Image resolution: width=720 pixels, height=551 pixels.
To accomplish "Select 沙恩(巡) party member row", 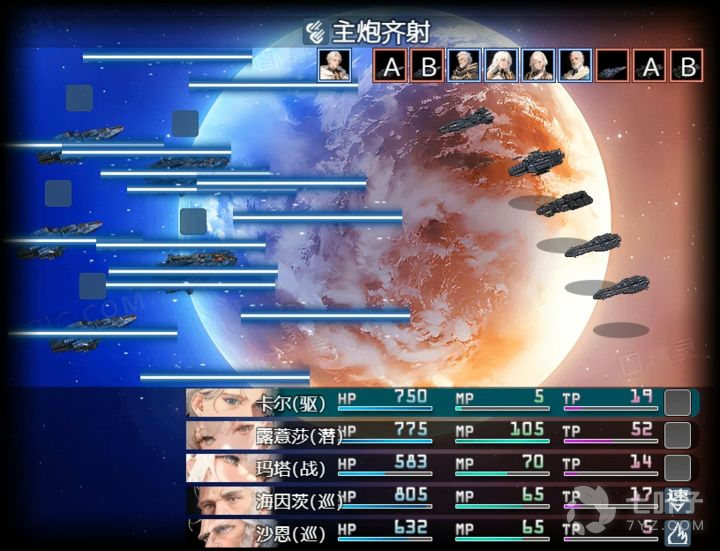I will [x=440, y=530].
